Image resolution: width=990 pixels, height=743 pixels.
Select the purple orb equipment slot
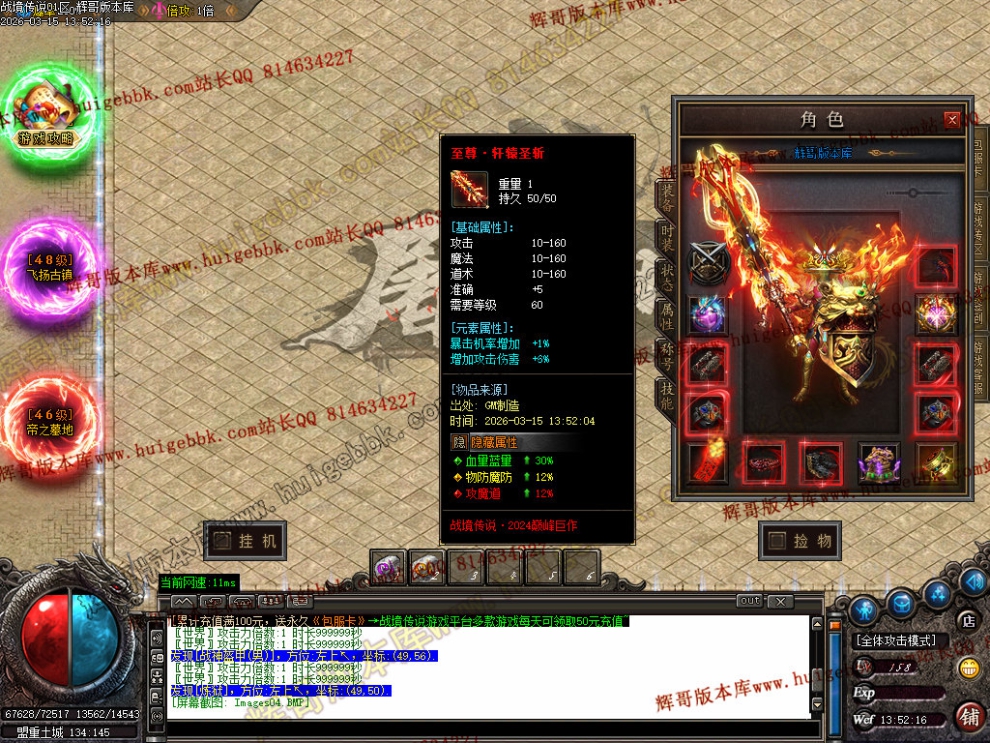[x=707, y=313]
